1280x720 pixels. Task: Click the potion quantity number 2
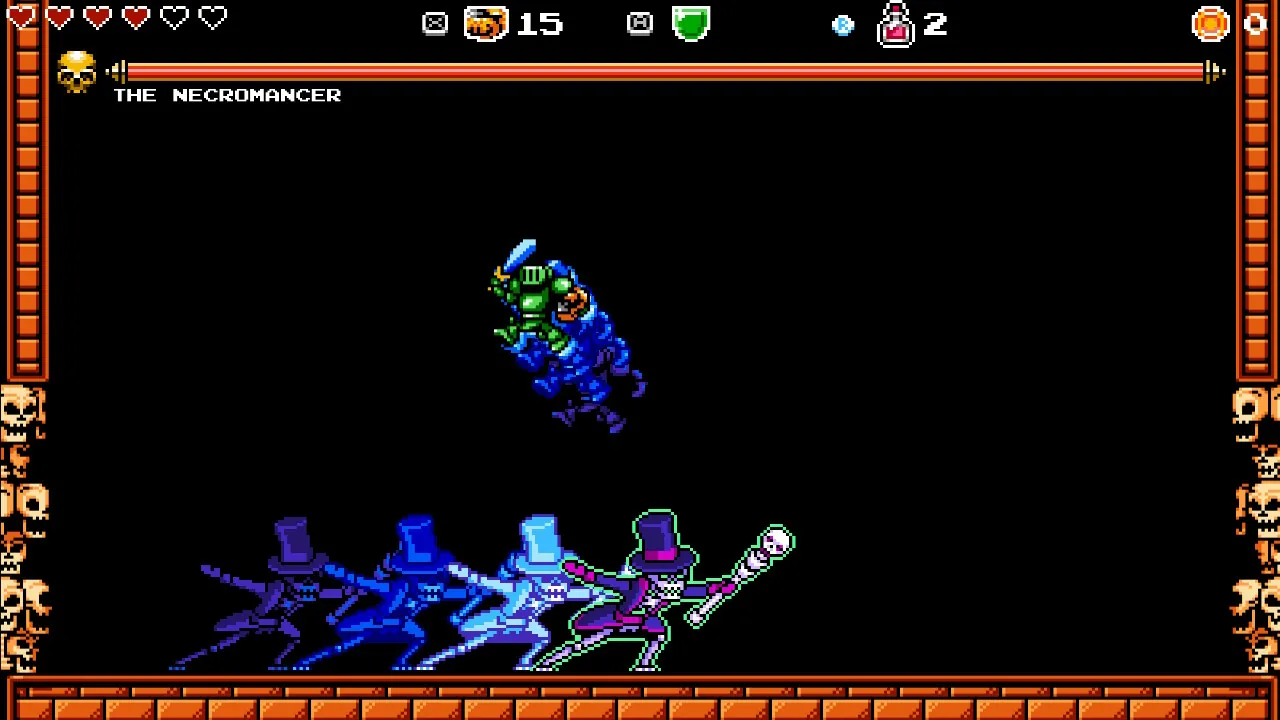935,25
